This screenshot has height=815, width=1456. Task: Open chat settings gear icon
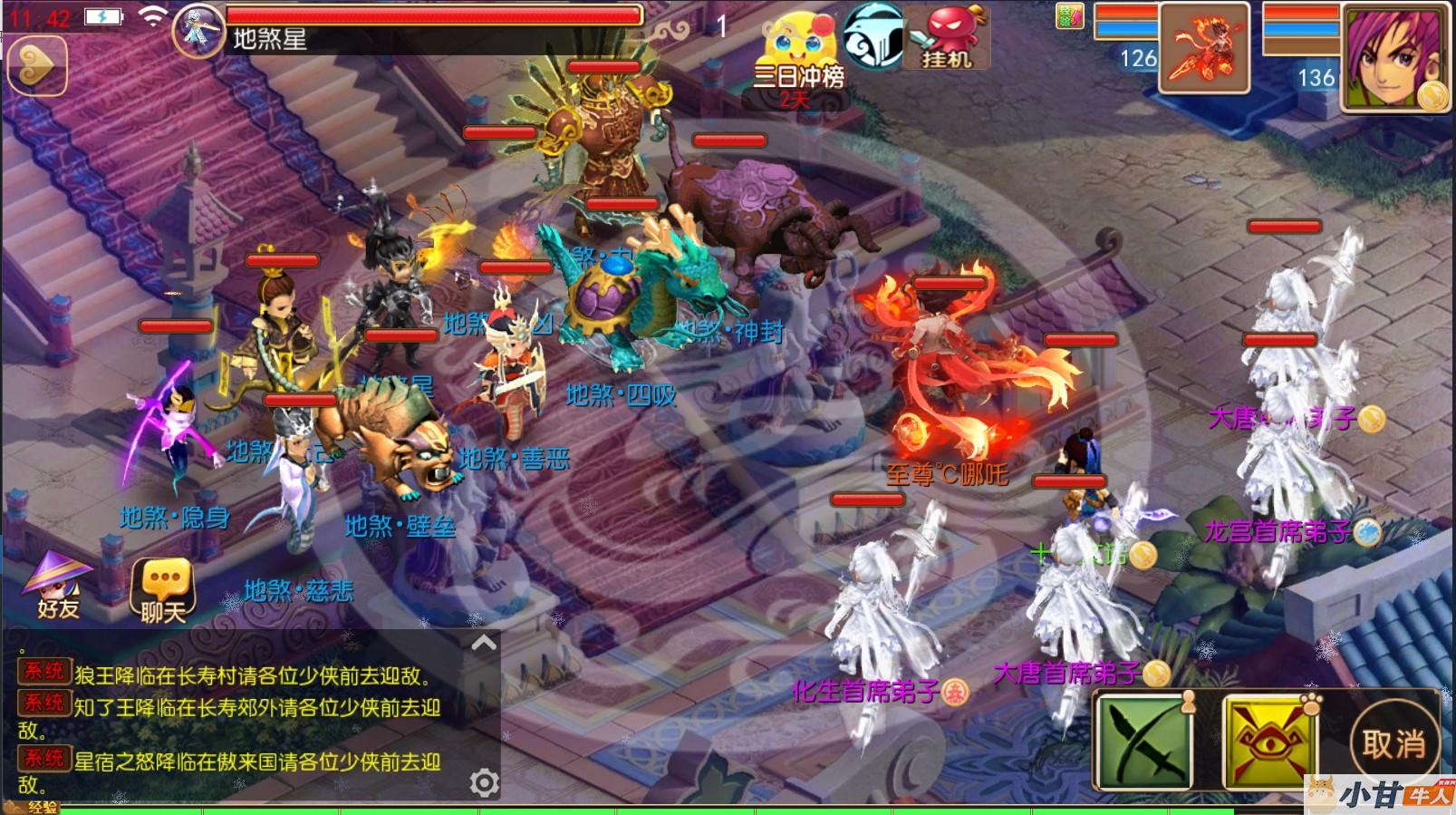coord(484,782)
